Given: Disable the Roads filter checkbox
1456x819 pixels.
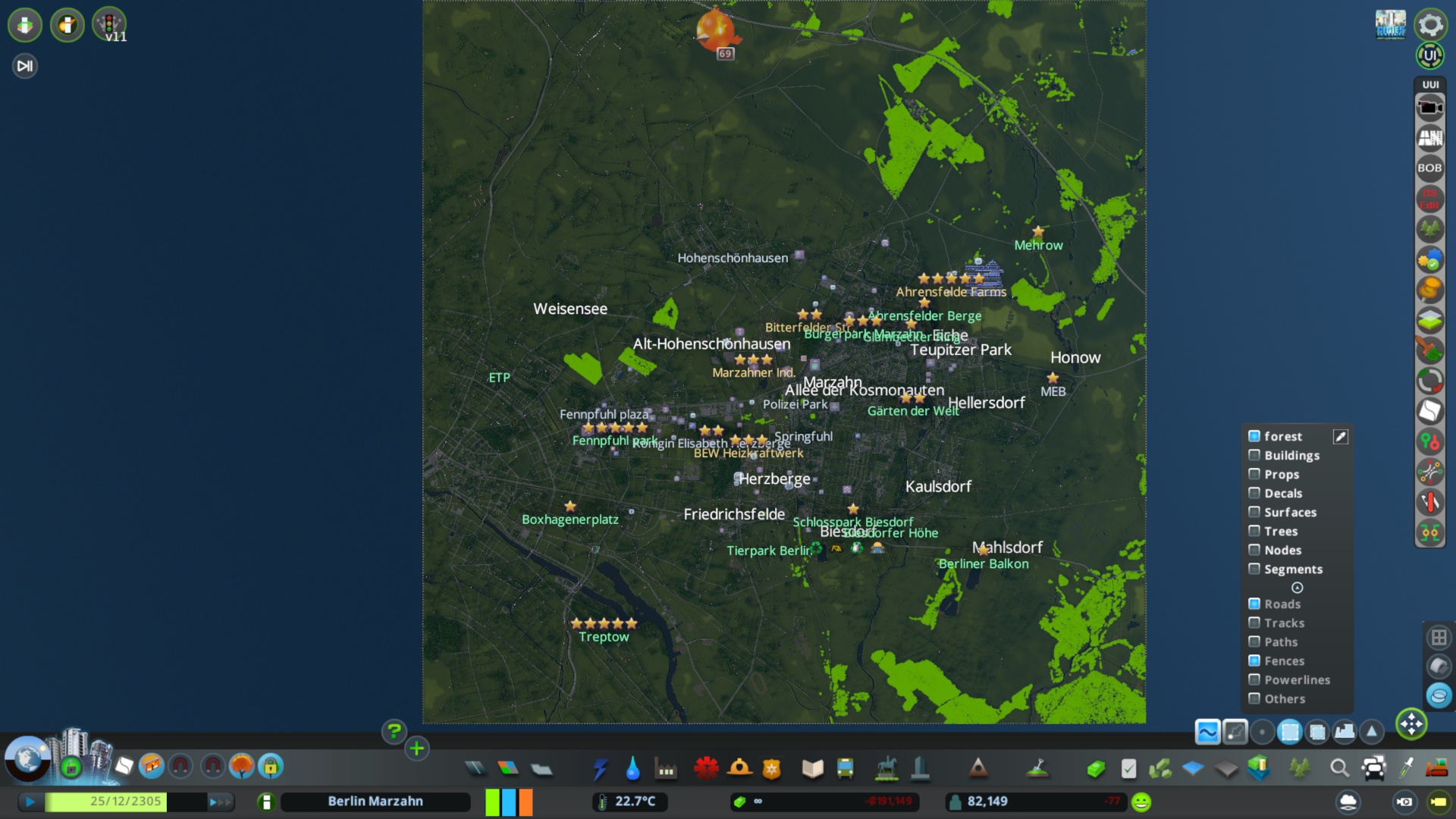Looking at the screenshot, I should click(x=1254, y=604).
